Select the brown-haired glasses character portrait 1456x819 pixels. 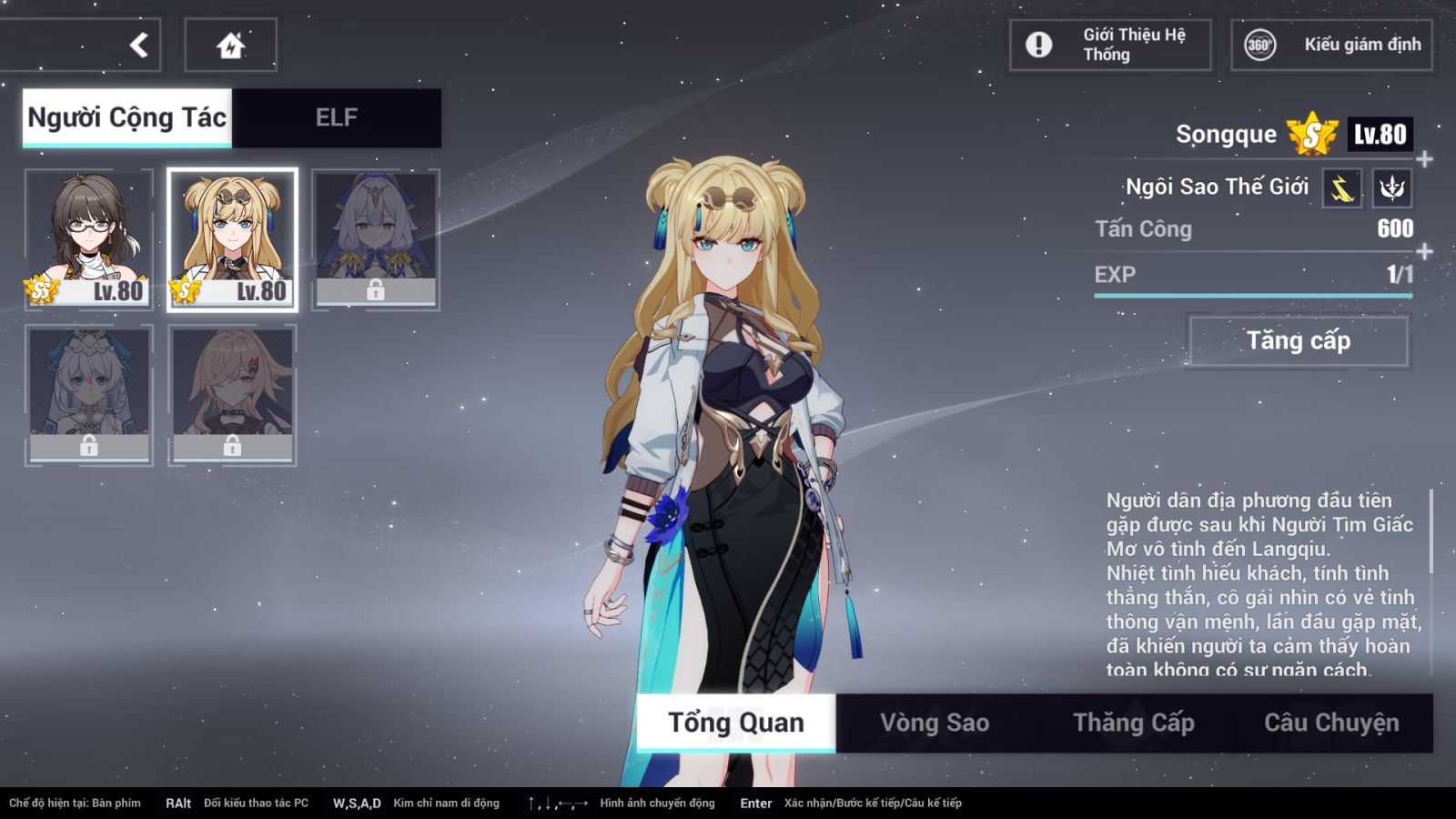pos(88,238)
